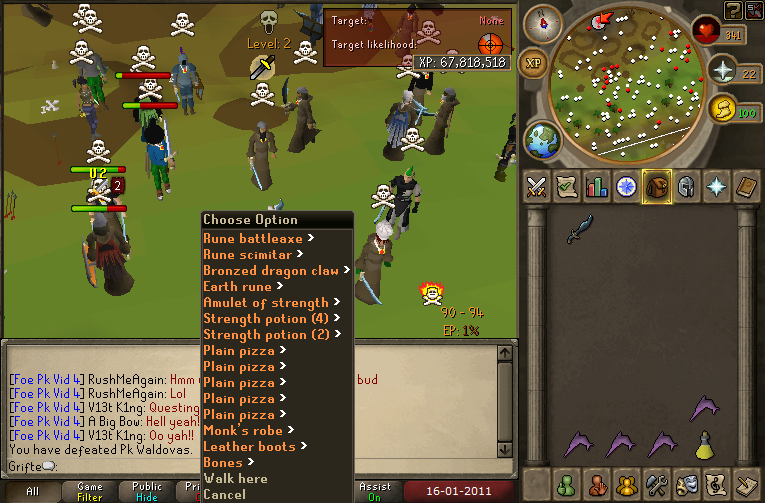Choose the Bones menu entry
765x503 pixels.
pos(223,463)
